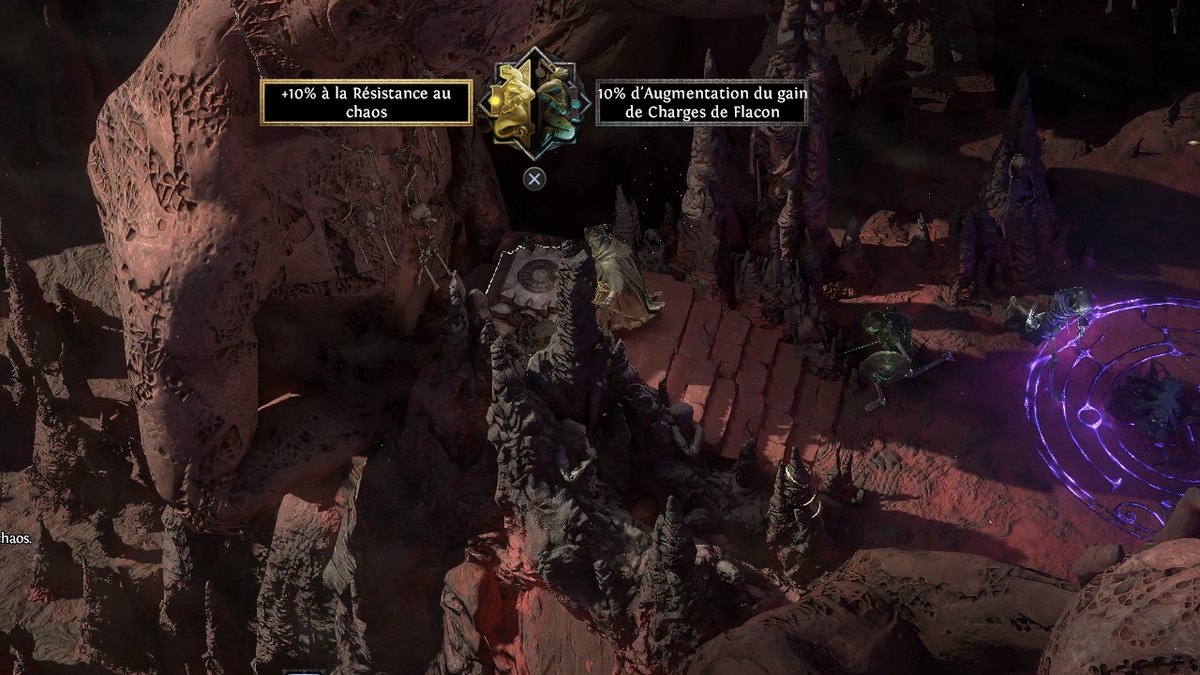Choose the +10% Résistance au chaos reward
1200x675 pixels.
[x=366, y=103]
